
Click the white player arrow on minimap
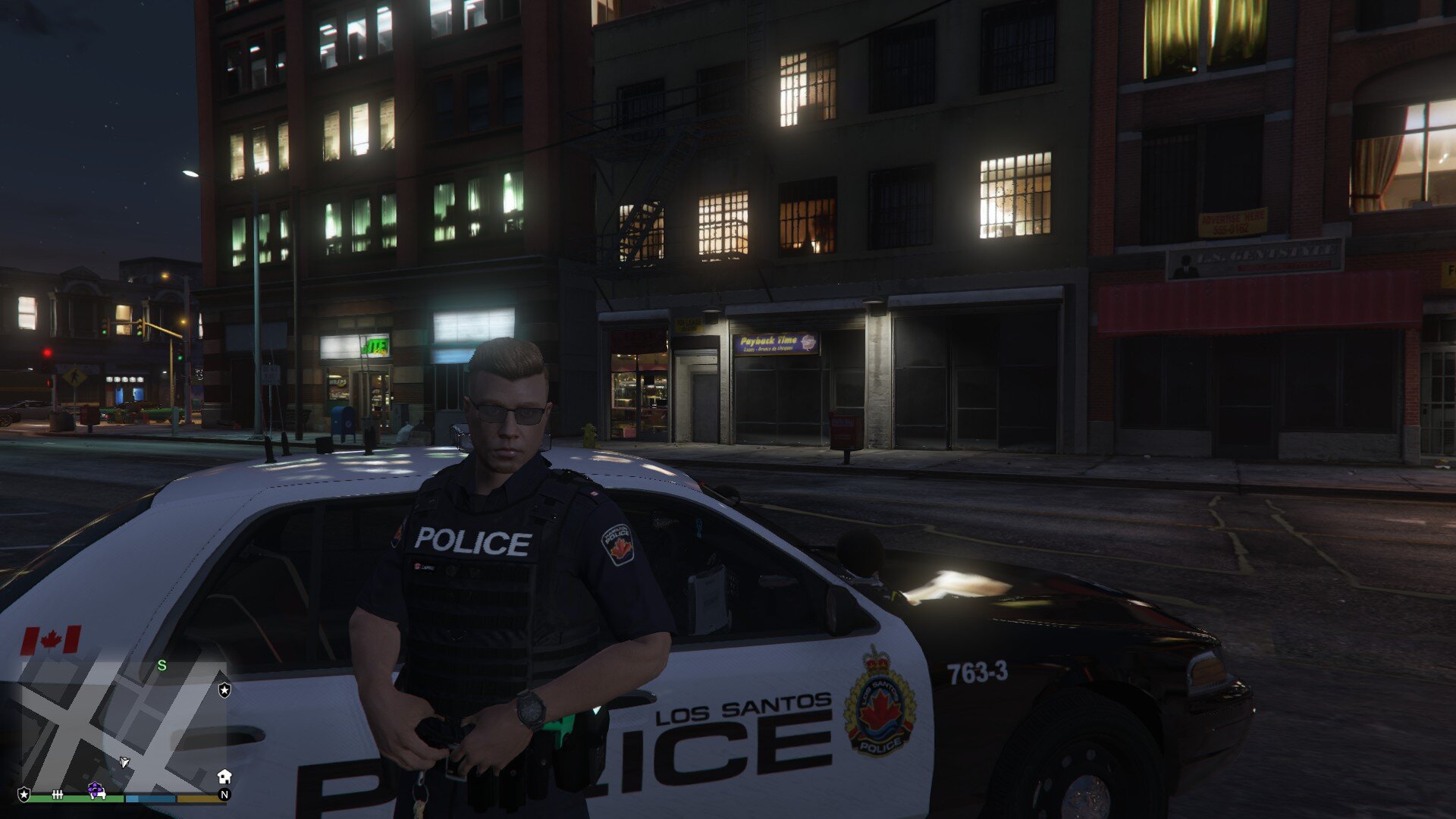coord(124,761)
